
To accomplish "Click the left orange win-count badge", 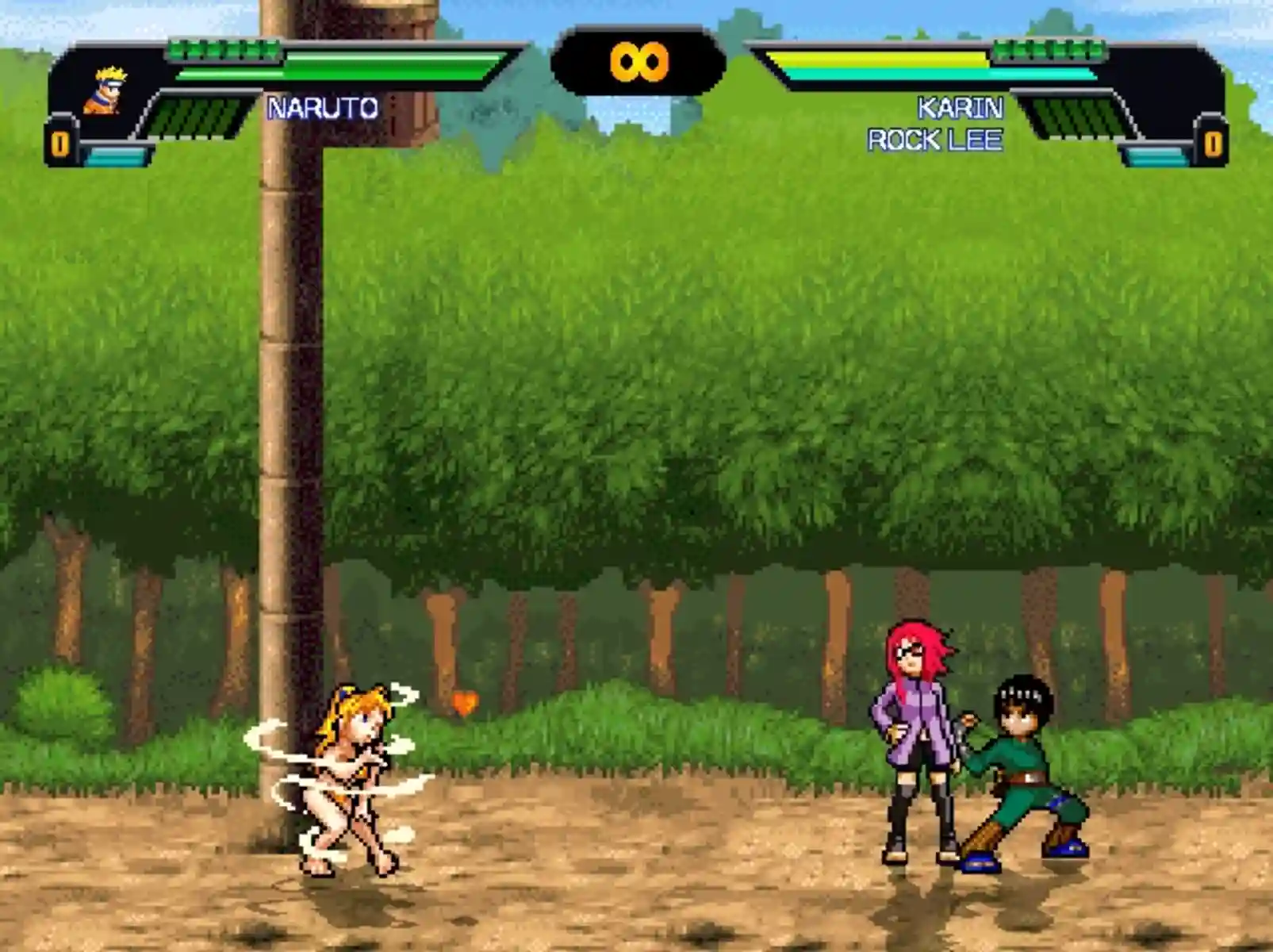I will [x=61, y=141].
